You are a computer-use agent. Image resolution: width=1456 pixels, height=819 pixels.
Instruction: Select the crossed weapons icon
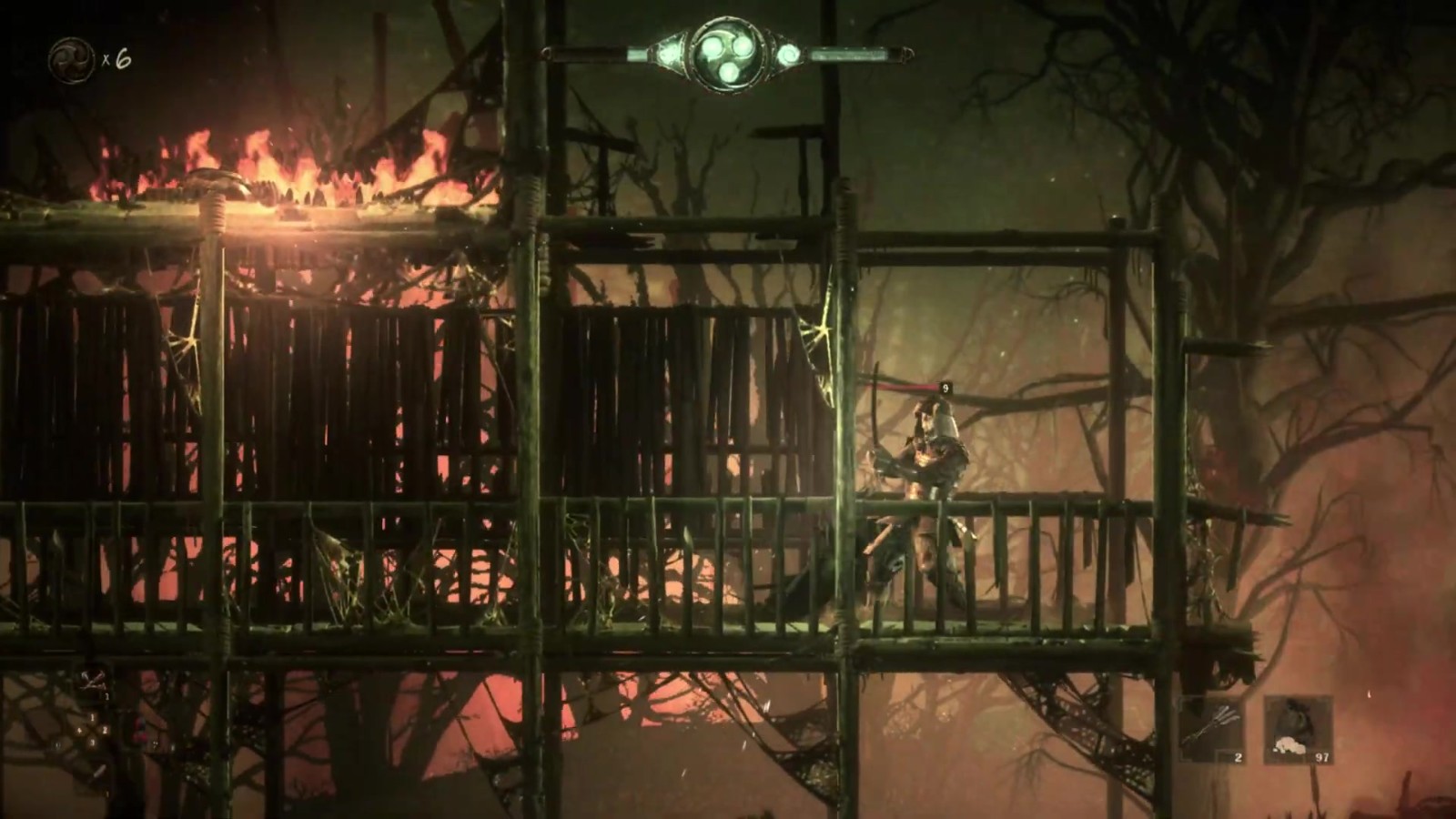pos(92,679)
